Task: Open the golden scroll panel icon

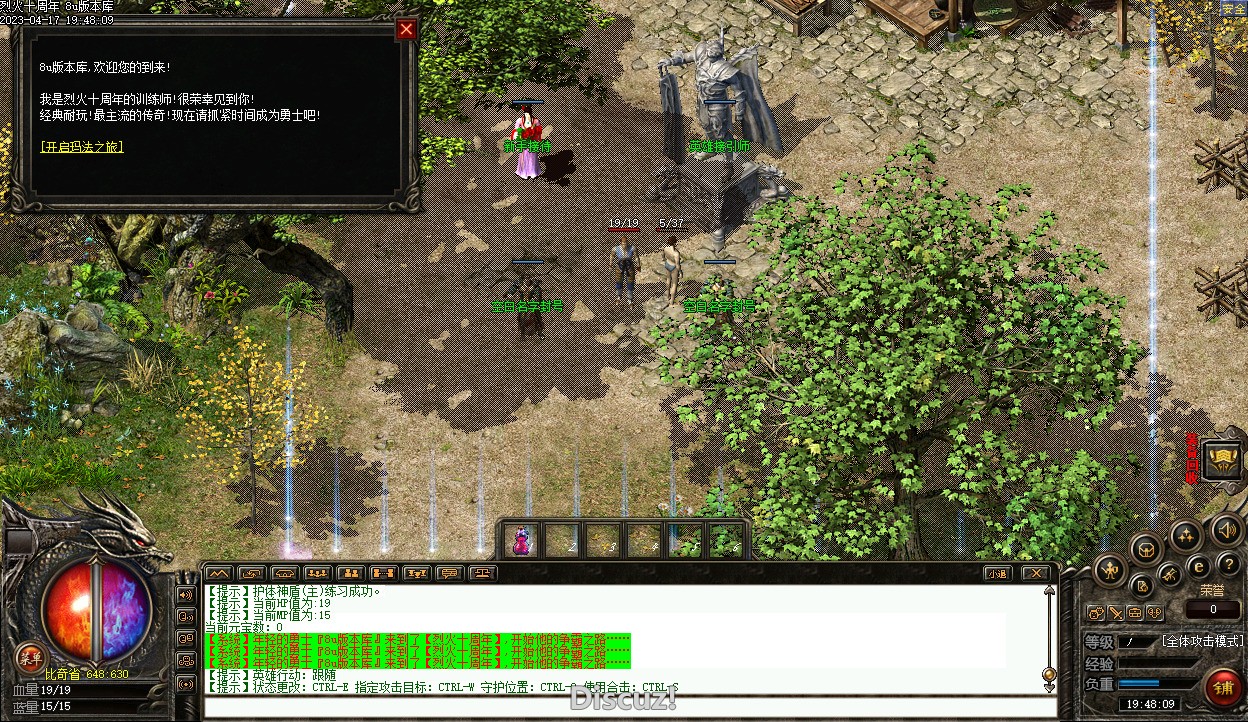Action: (1222, 459)
